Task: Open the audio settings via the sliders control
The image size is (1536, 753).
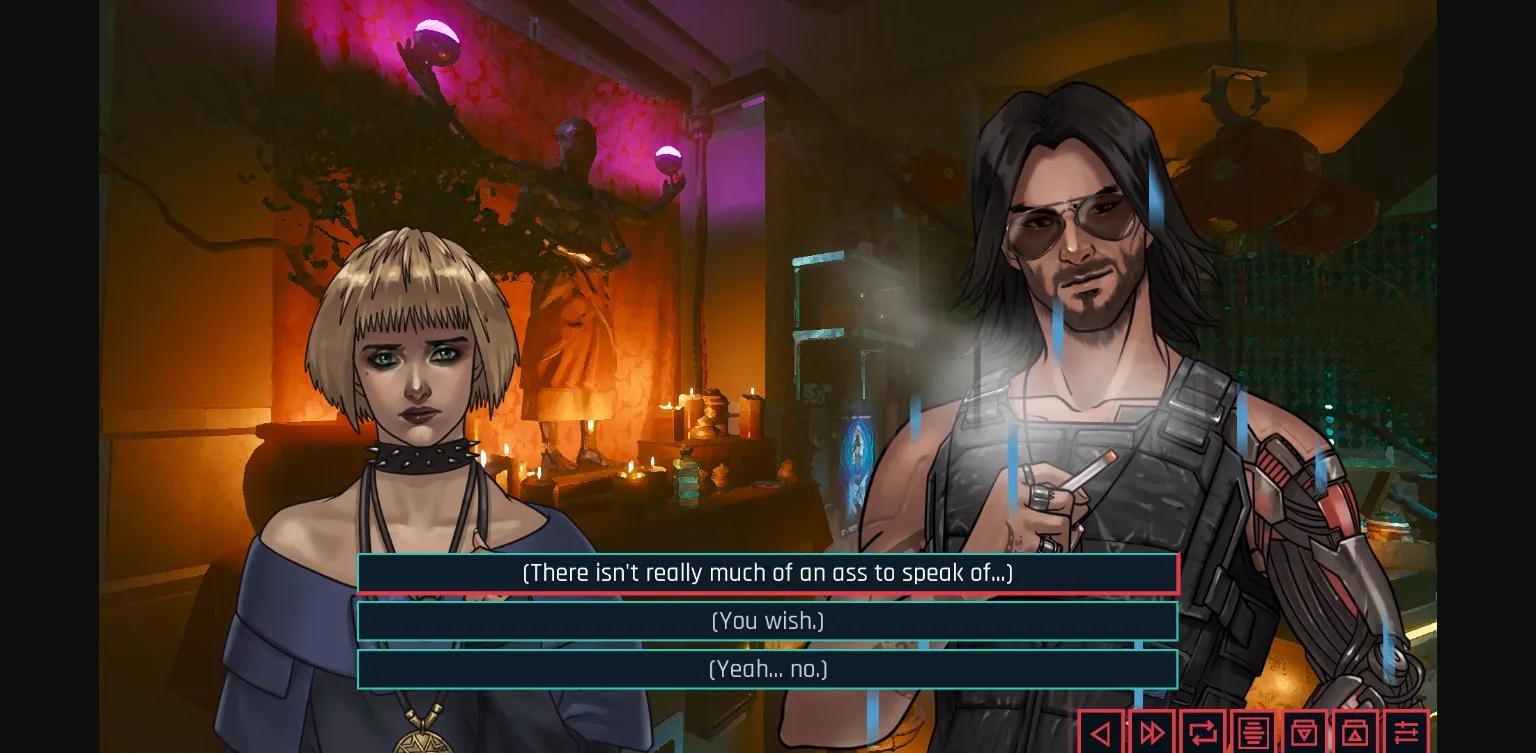Action: tap(1407, 731)
